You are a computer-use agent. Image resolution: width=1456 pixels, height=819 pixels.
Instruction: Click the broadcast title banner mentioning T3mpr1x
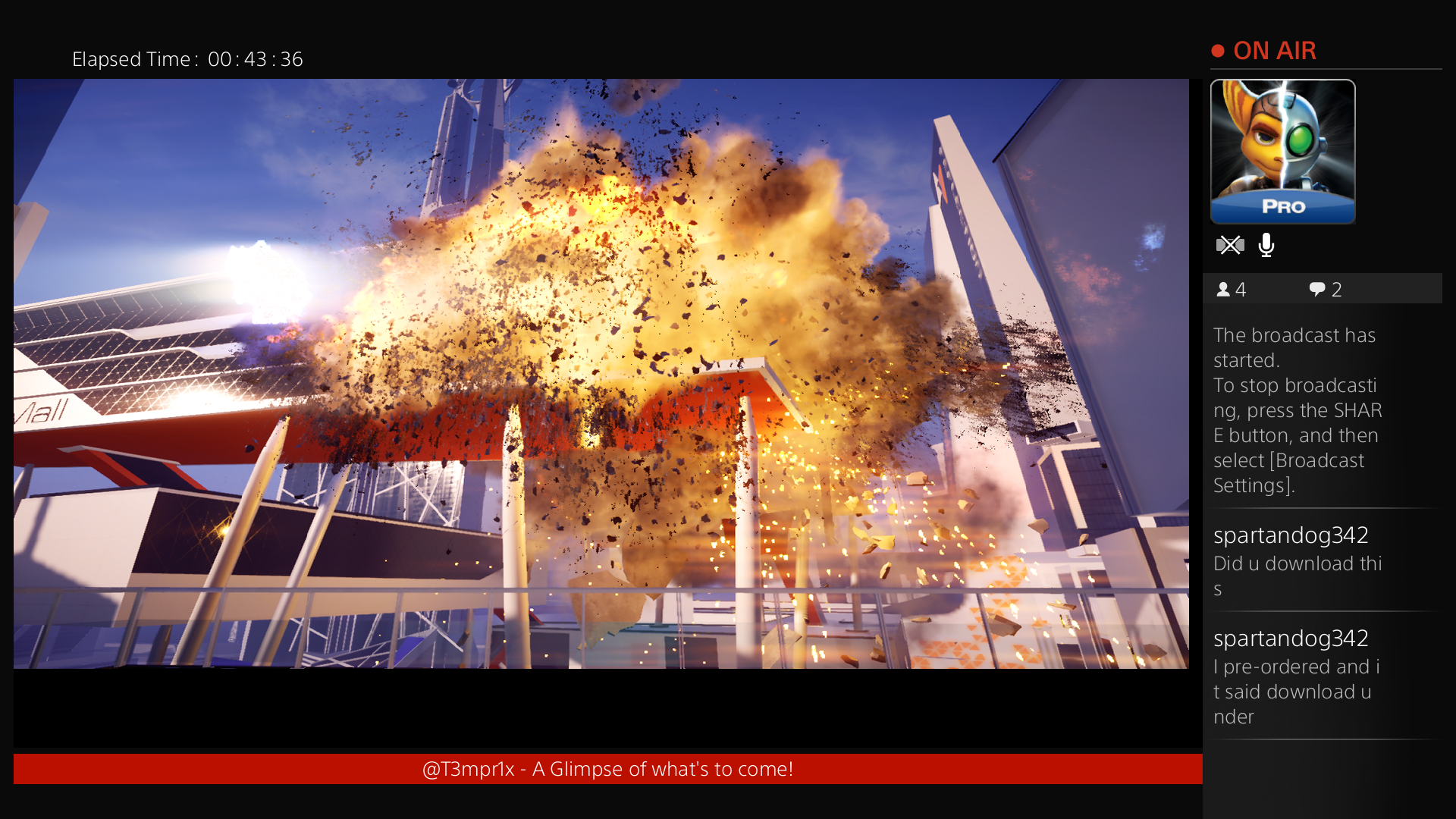pos(608,768)
